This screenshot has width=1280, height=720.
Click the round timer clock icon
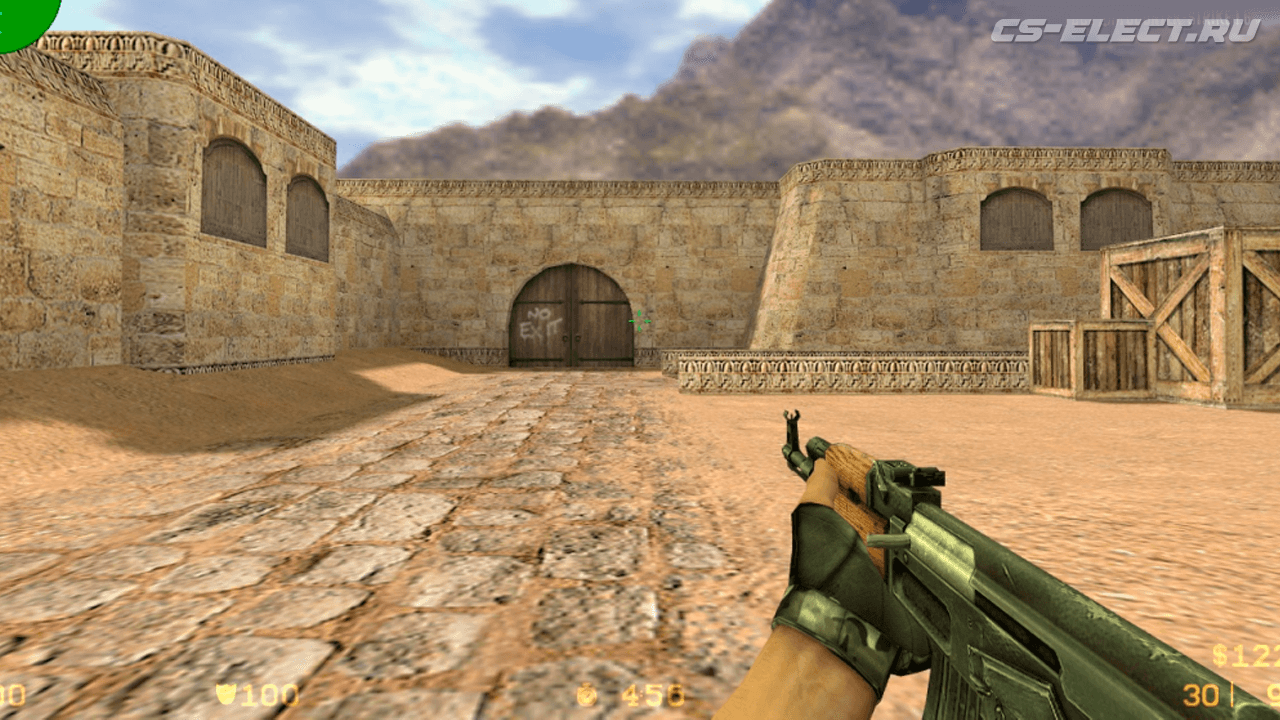(588, 695)
